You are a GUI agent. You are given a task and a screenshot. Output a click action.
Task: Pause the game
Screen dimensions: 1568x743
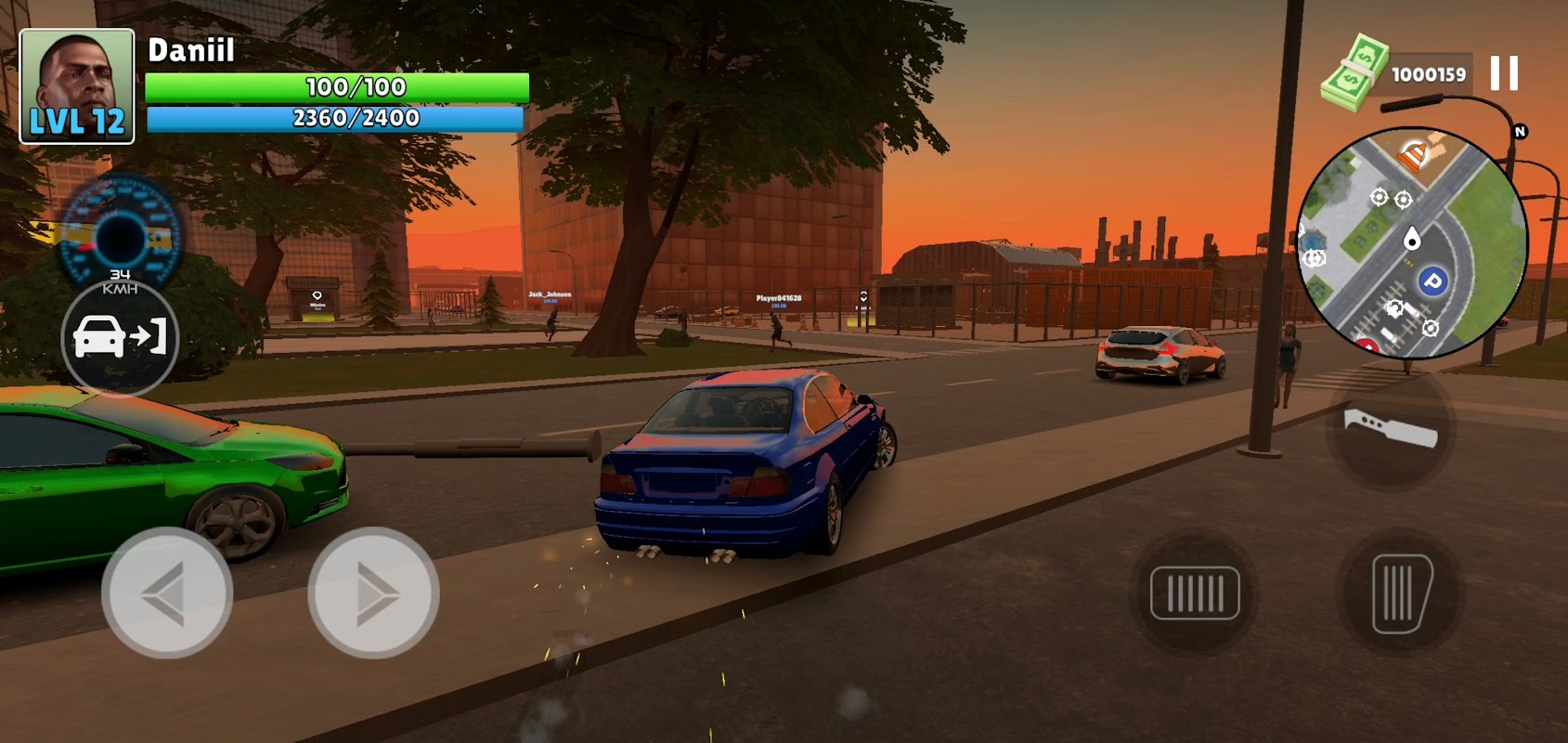pos(1504,73)
